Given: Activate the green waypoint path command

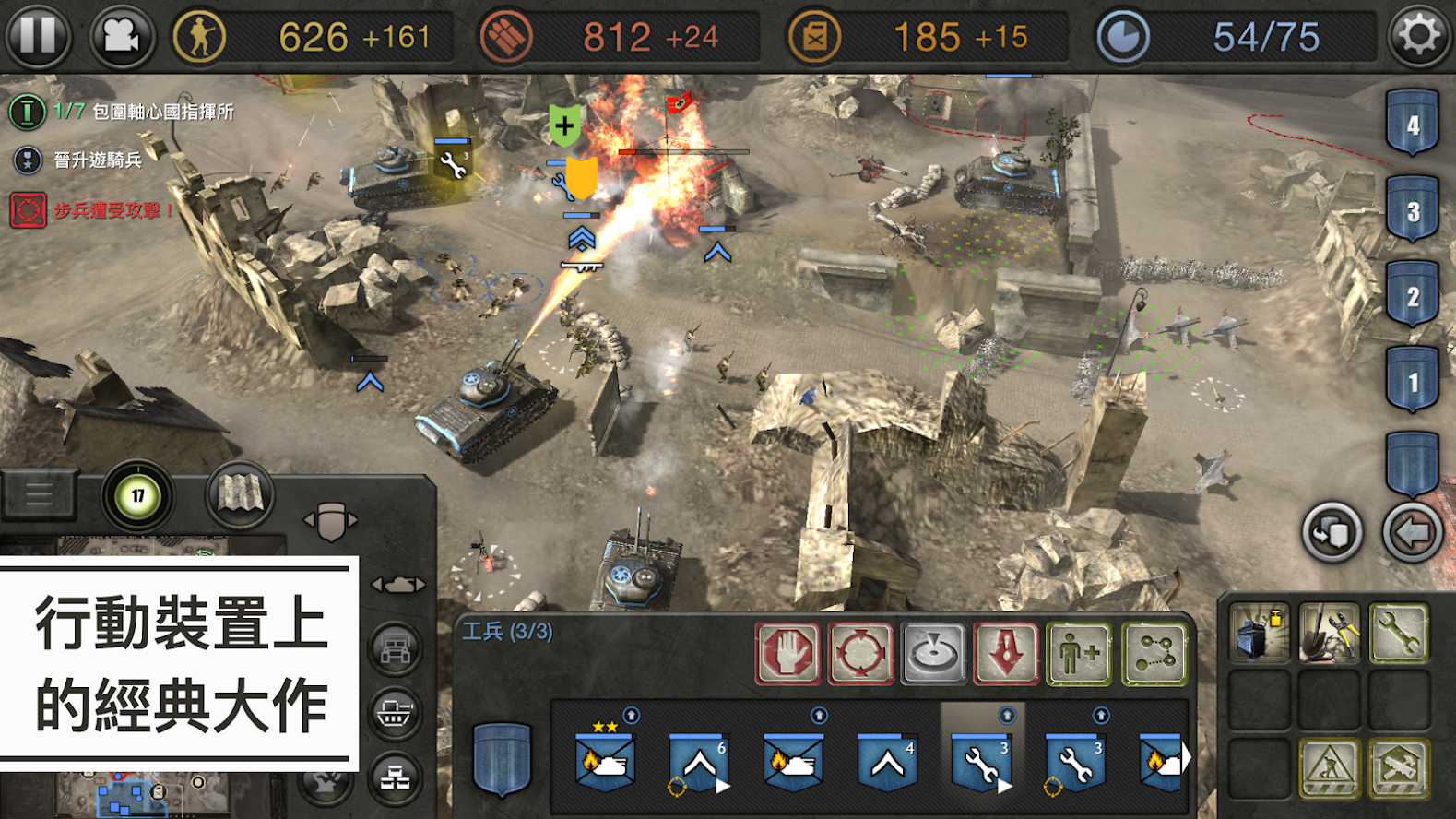Looking at the screenshot, I should point(1154,653).
